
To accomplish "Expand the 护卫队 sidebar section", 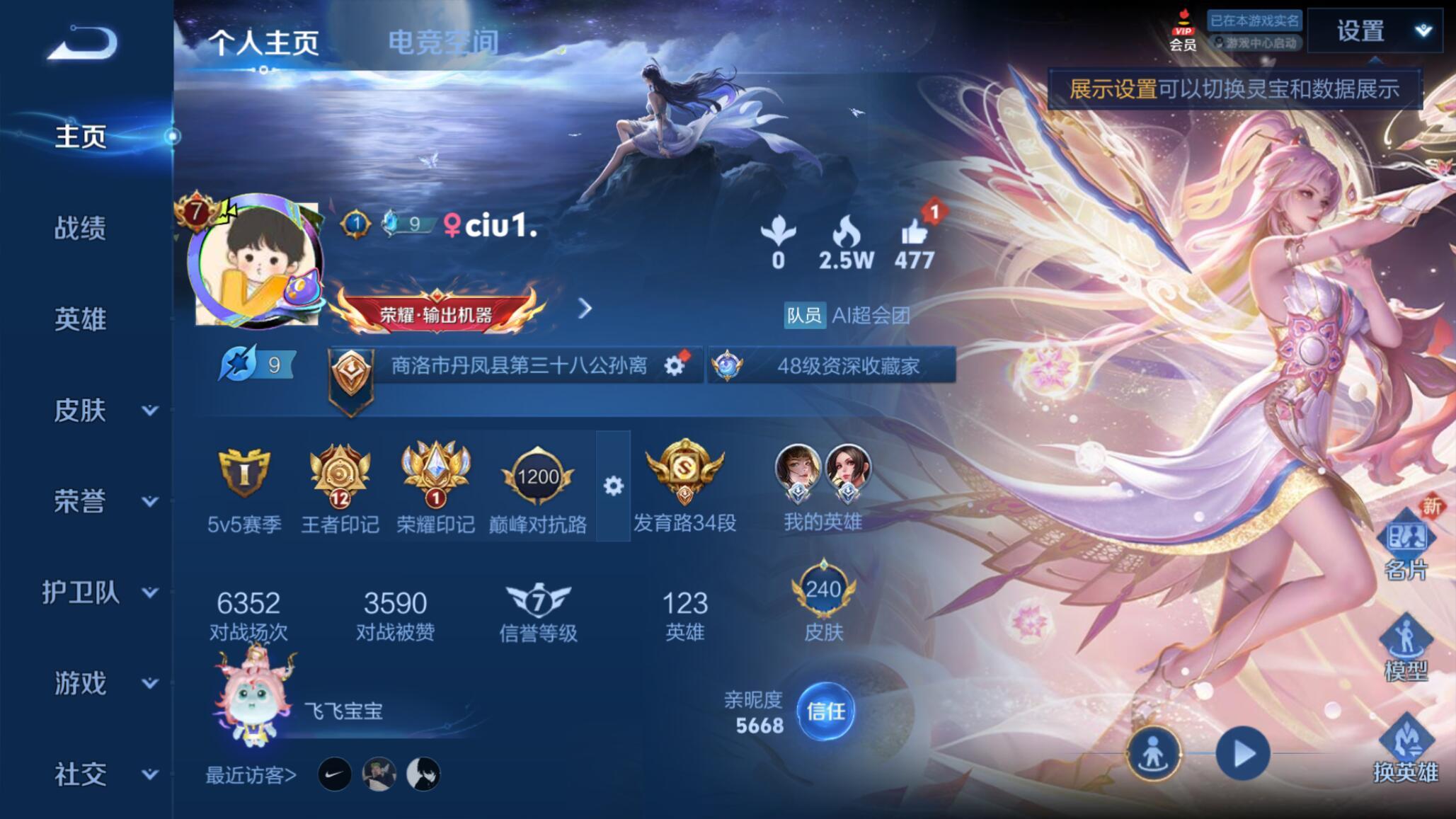I will tap(99, 592).
